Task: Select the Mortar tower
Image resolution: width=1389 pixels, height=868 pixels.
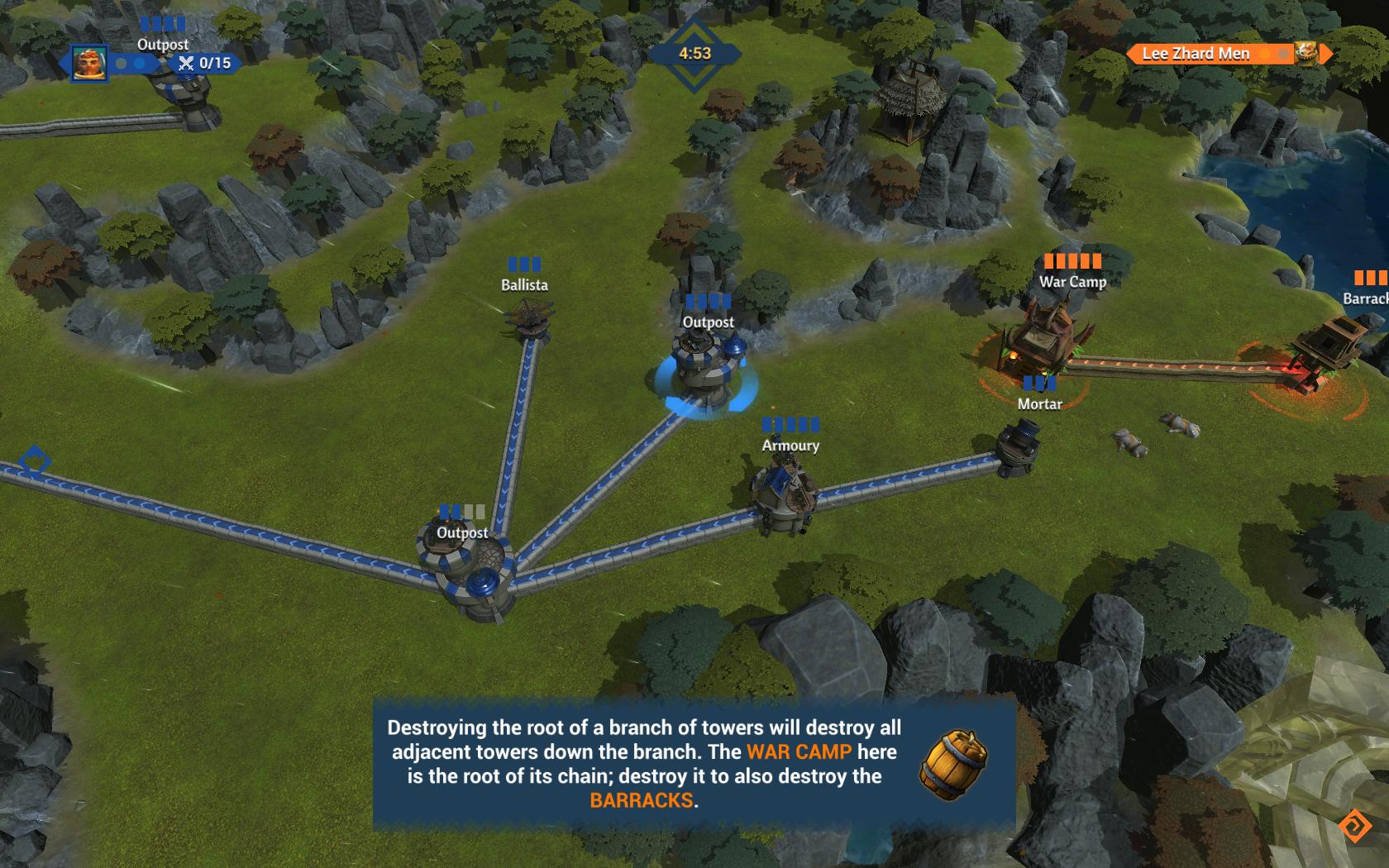Action: (x=1018, y=448)
